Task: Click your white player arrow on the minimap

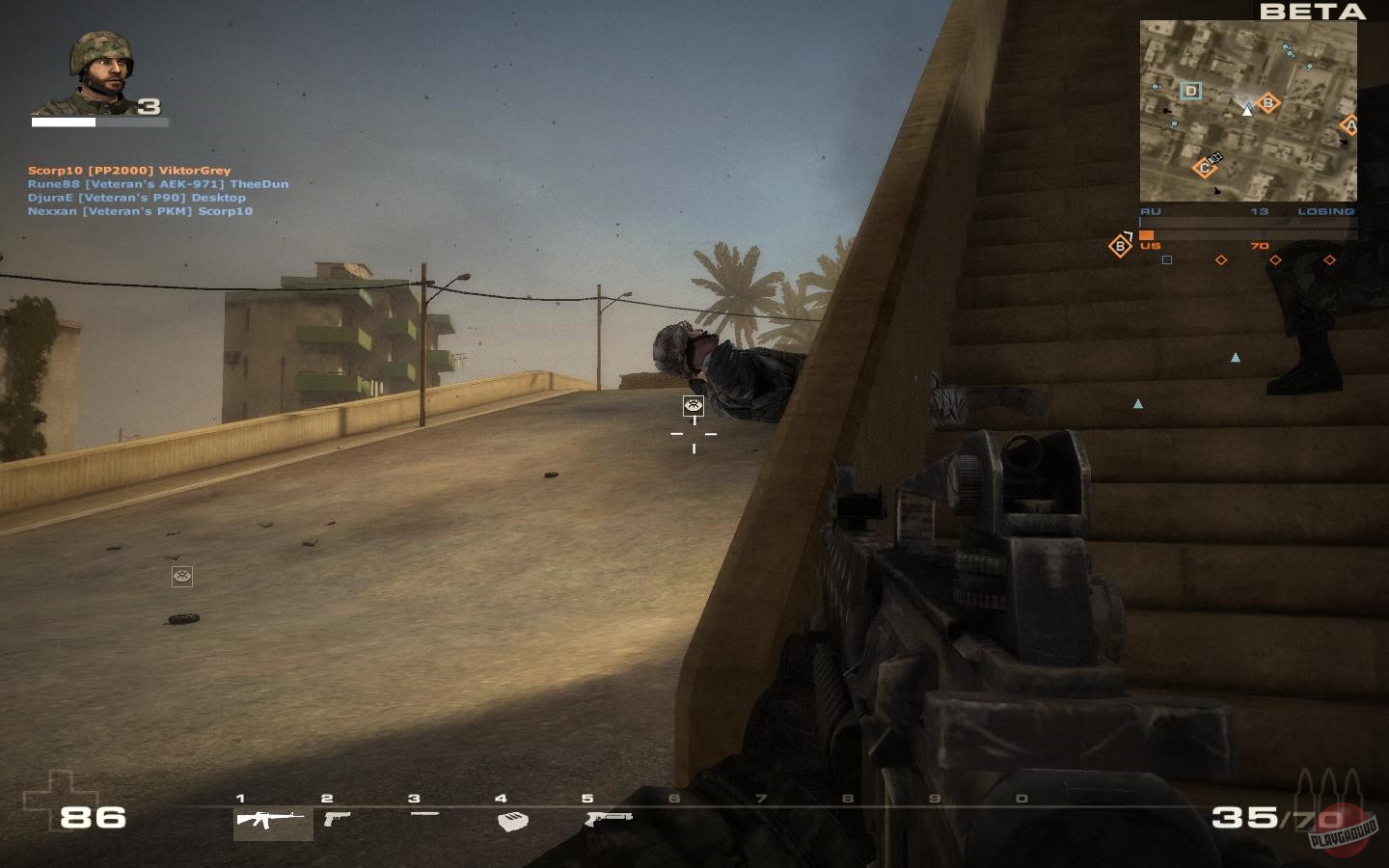Action: tap(1247, 111)
